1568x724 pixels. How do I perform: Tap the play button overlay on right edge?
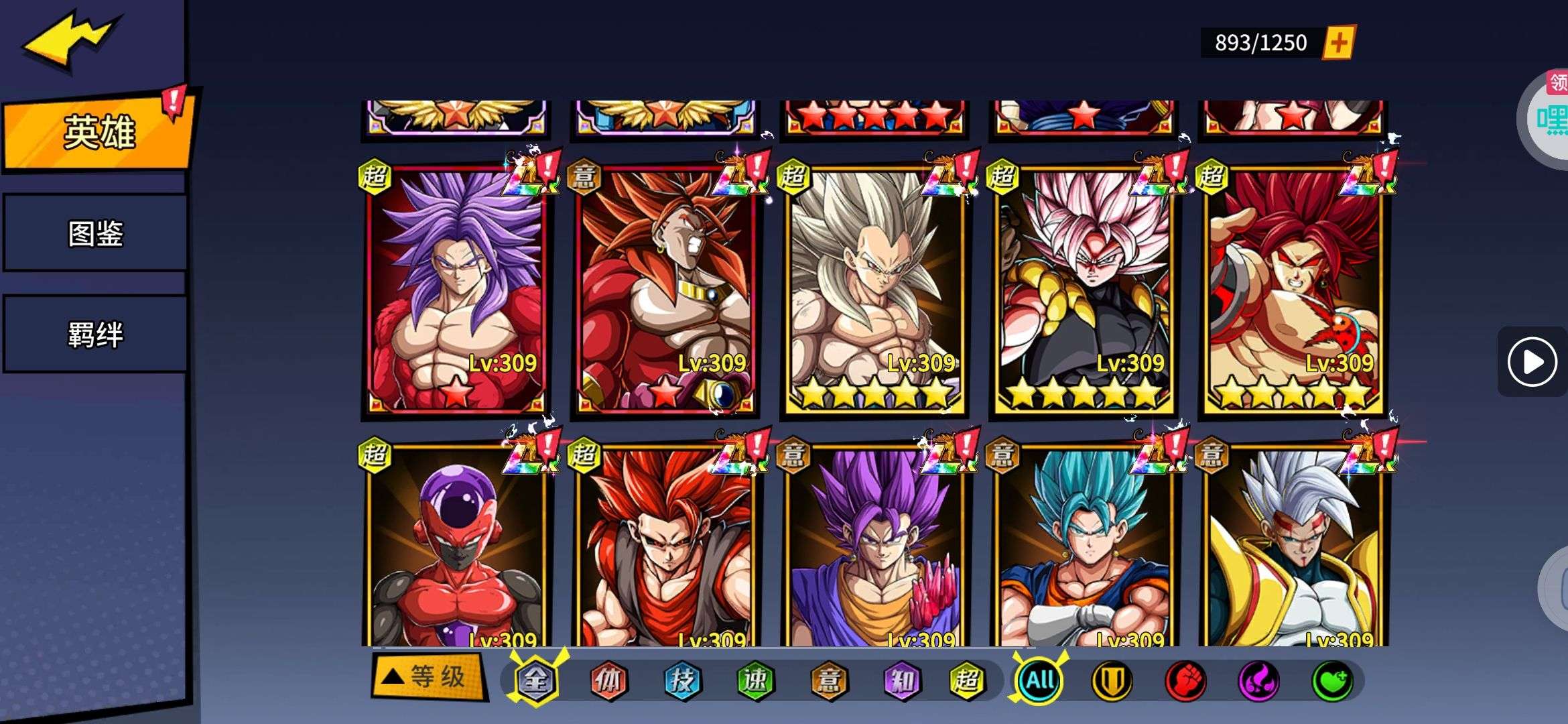(1532, 362)
